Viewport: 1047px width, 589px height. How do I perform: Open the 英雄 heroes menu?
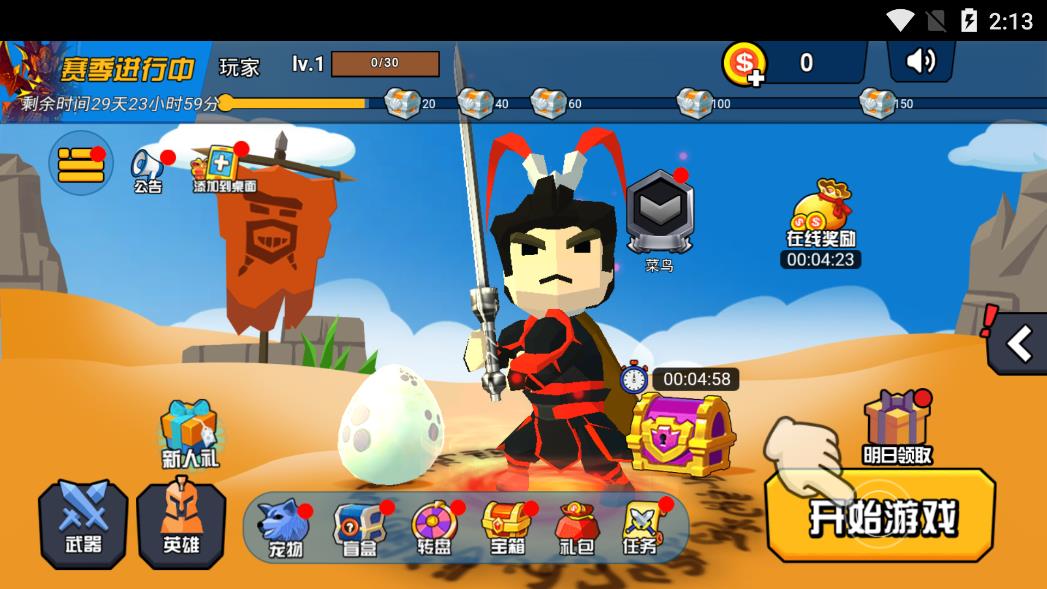click(181, 524)
